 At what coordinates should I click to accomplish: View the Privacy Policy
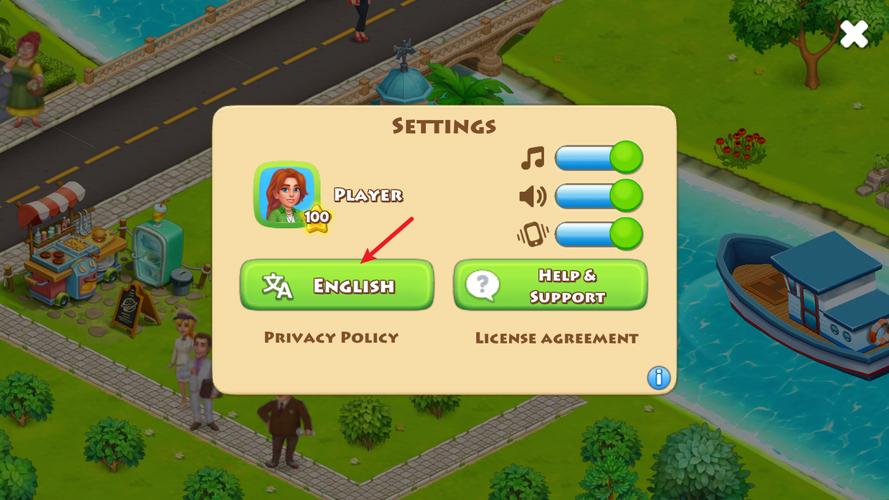[x=331, y=338]
